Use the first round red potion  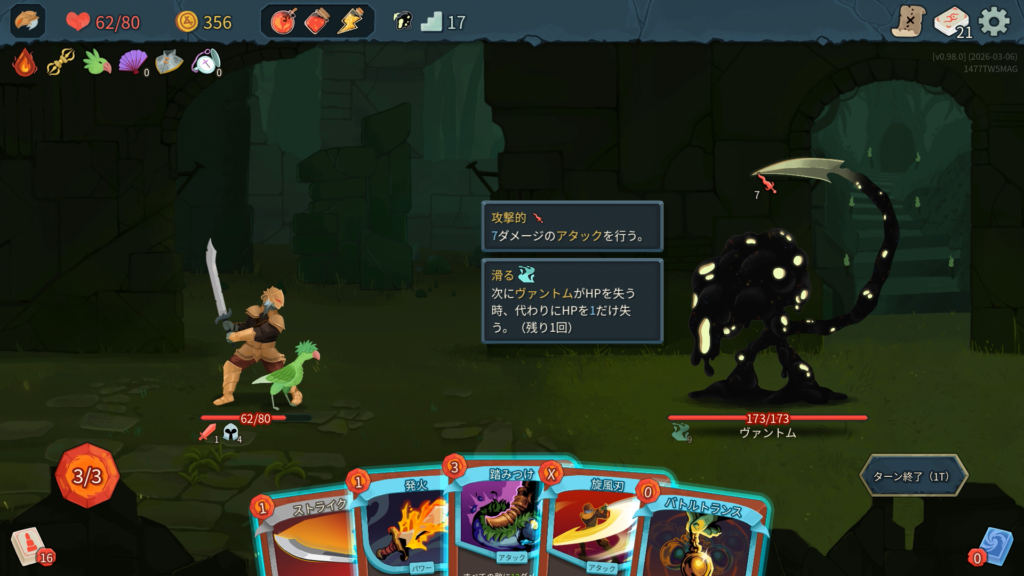pos(284,21)
